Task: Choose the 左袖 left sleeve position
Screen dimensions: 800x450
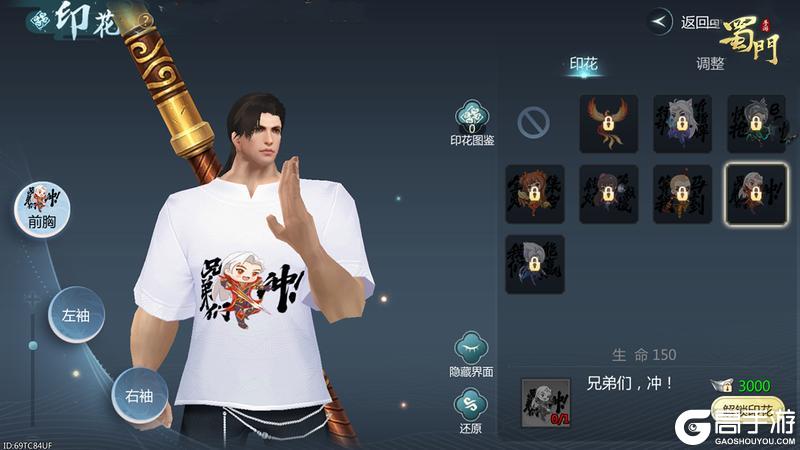Action: pos(76,314)
